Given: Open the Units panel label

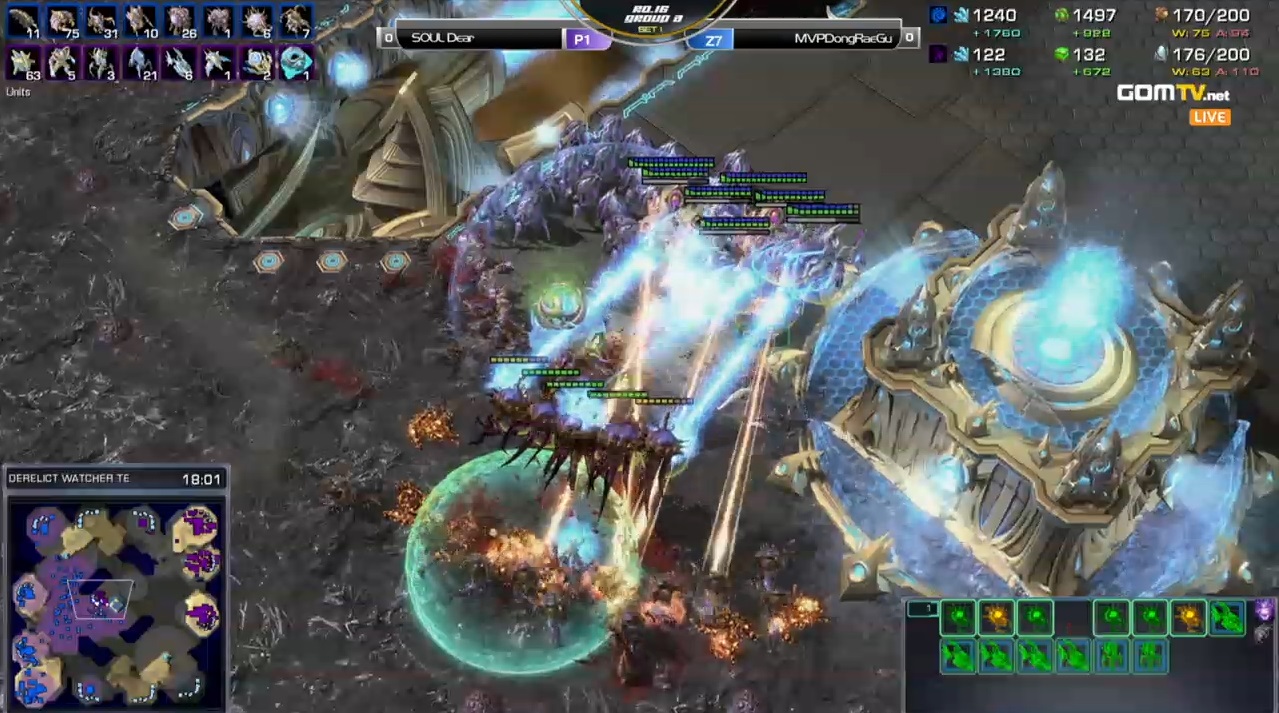Looking at the screenshot, I should (18, 92).
